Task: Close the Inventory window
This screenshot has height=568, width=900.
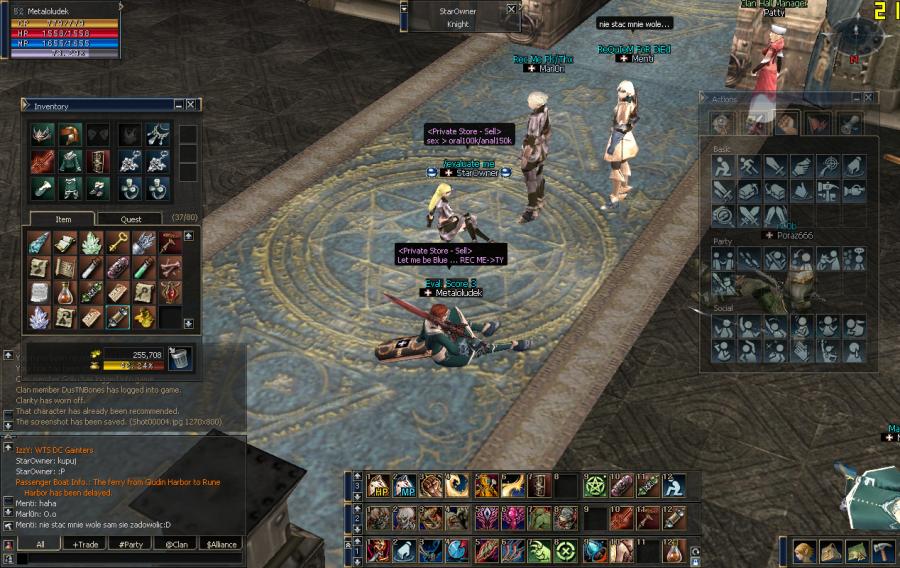Action: click(191, 105)
